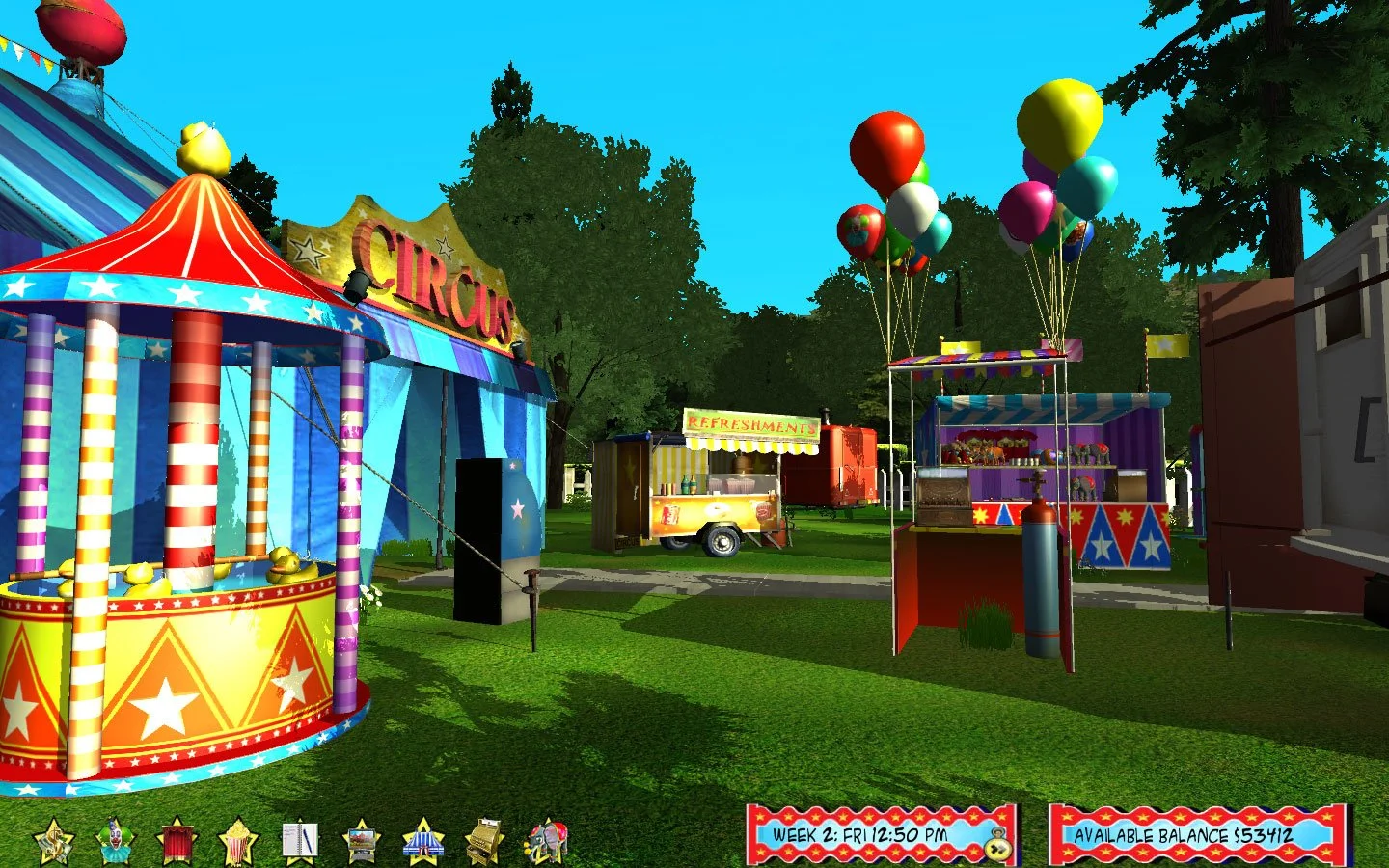Select the blue gas cylinder by the stall
Viewport: 1389px width, 868px height.
(x=1038, y=569)
